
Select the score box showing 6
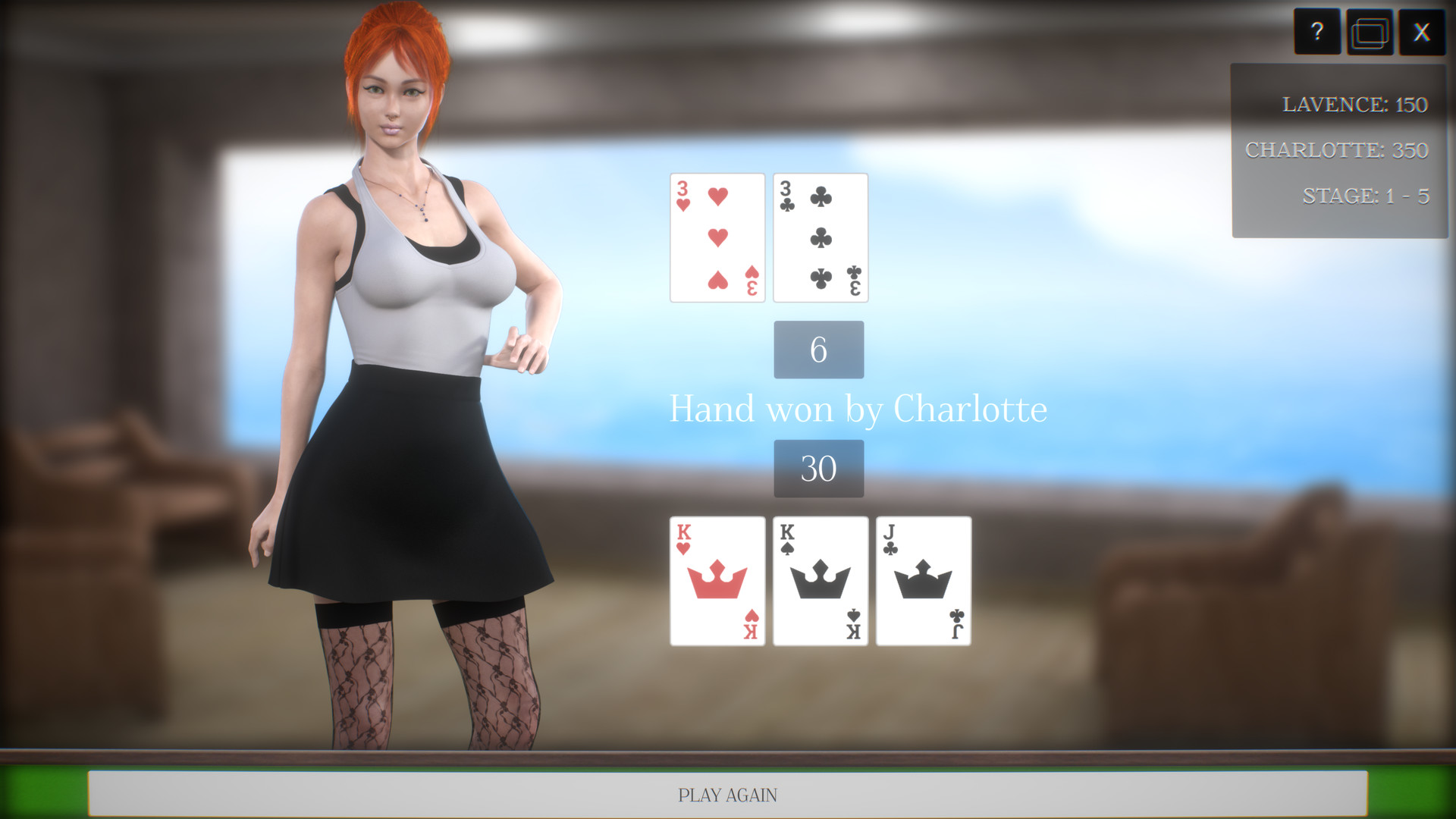click(818, 350)
